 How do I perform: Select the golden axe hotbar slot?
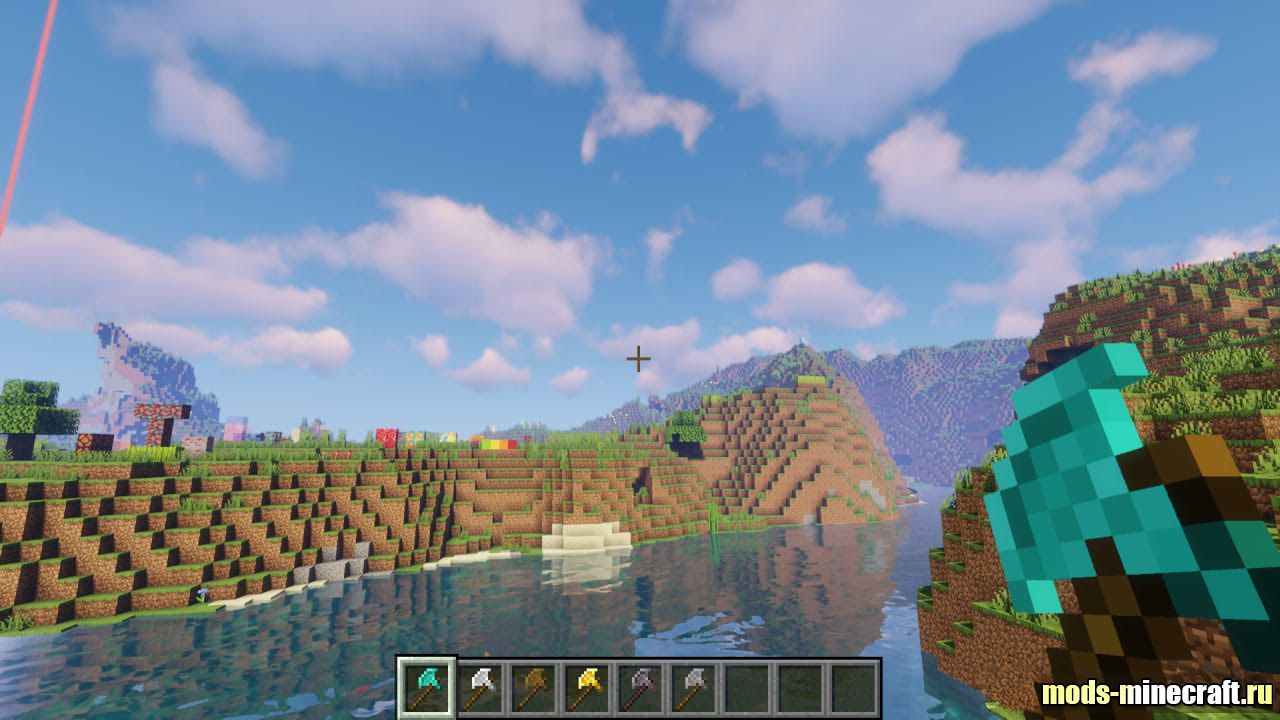pyautogui.click(x=588, y=688)
